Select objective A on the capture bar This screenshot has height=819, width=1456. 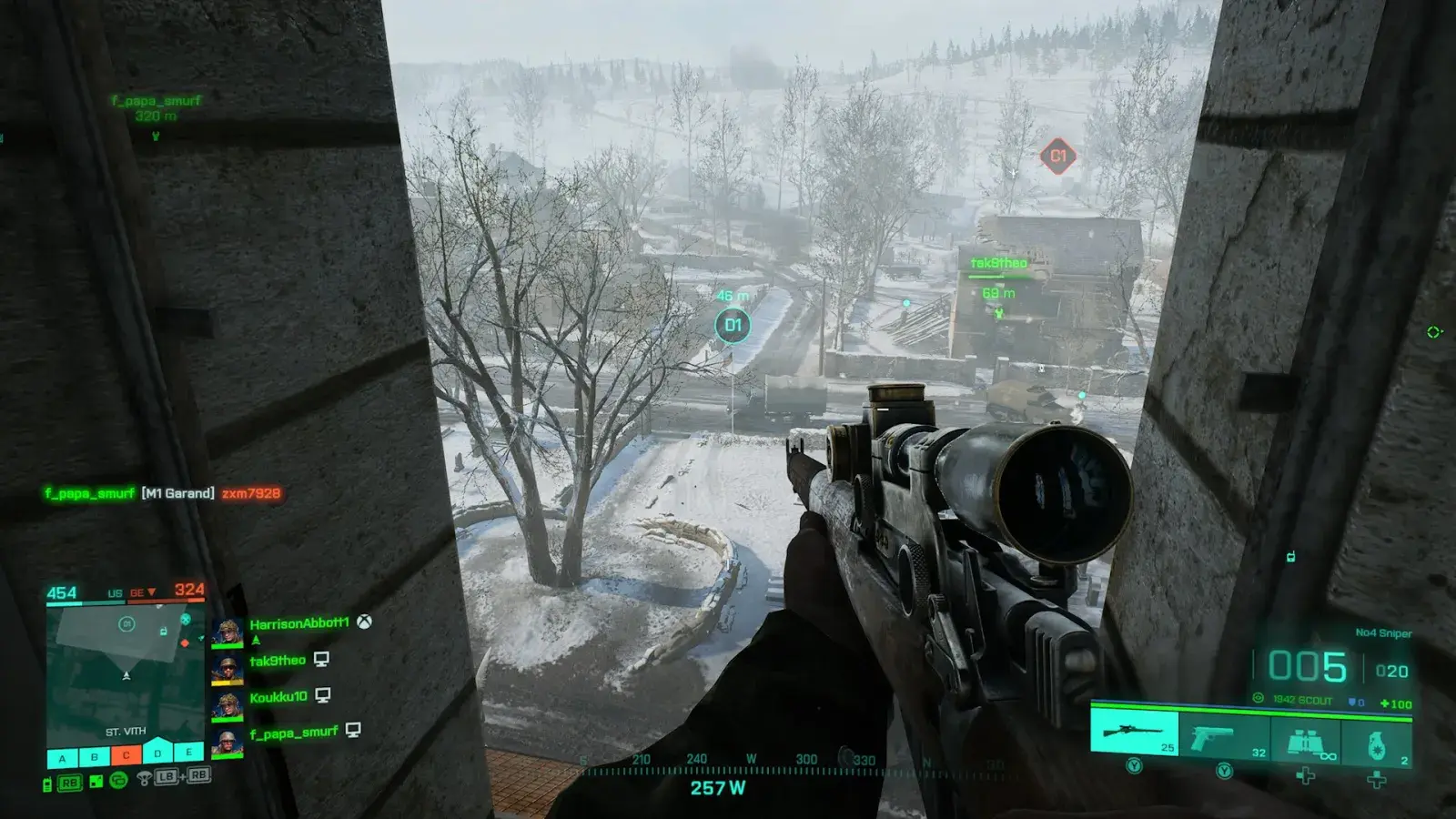click(x=62, y=756)
